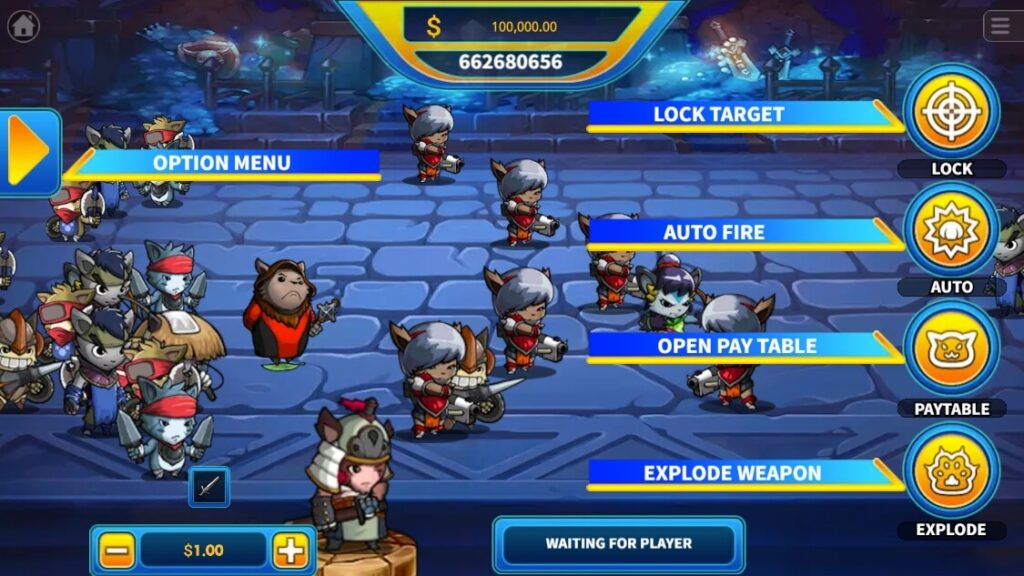This screenshot has height=576, width=1024.
Task: Open the option menu arrow panel
Action: [x=29, y=152]
